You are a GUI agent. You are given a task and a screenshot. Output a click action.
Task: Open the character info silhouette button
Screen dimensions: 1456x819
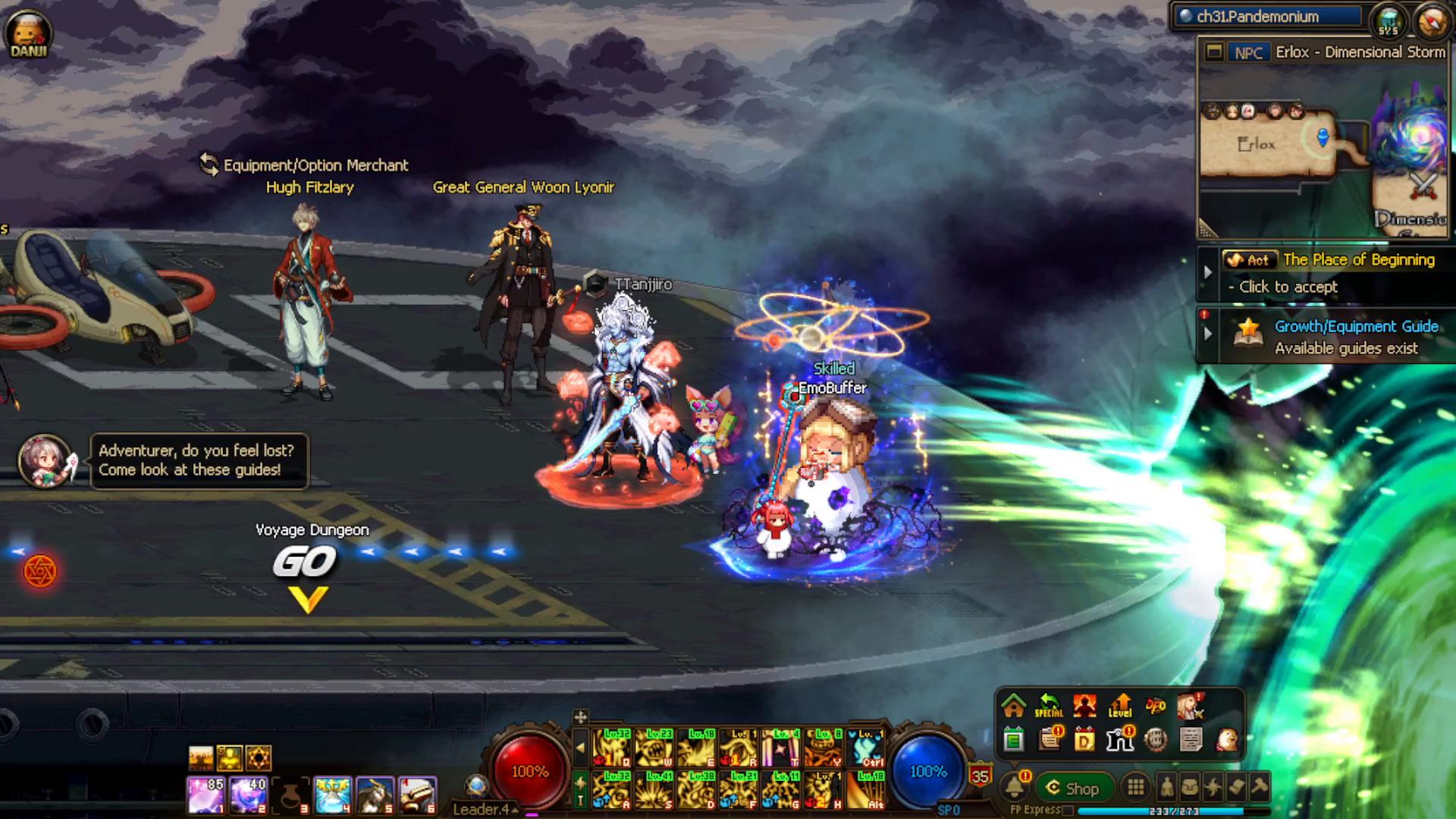[1166, 787]
